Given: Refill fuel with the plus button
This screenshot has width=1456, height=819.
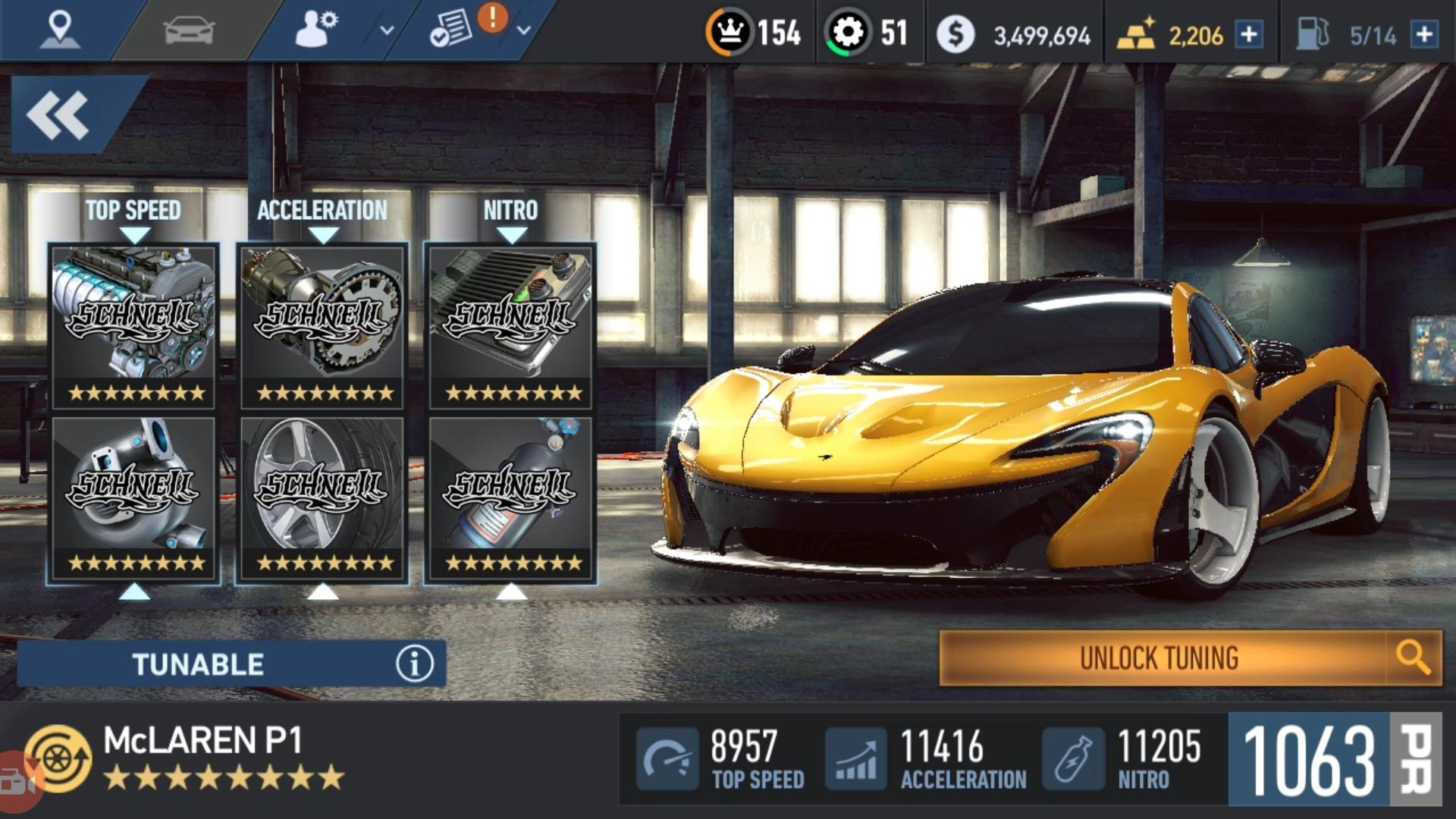Looking at the screenshot, I should click(1425, 34).
